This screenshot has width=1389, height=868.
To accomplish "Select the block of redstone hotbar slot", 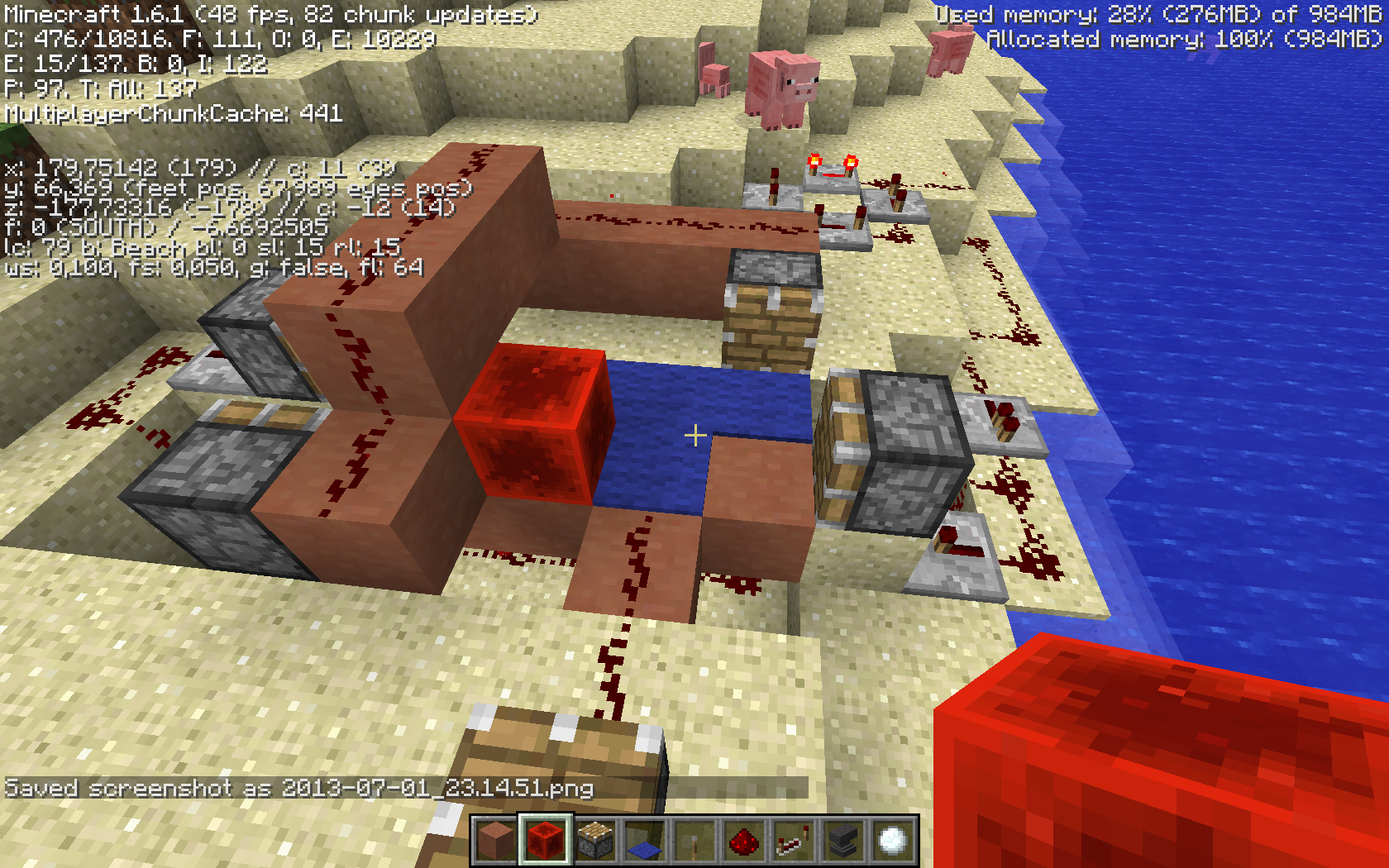I will click(x=546, y=841).
